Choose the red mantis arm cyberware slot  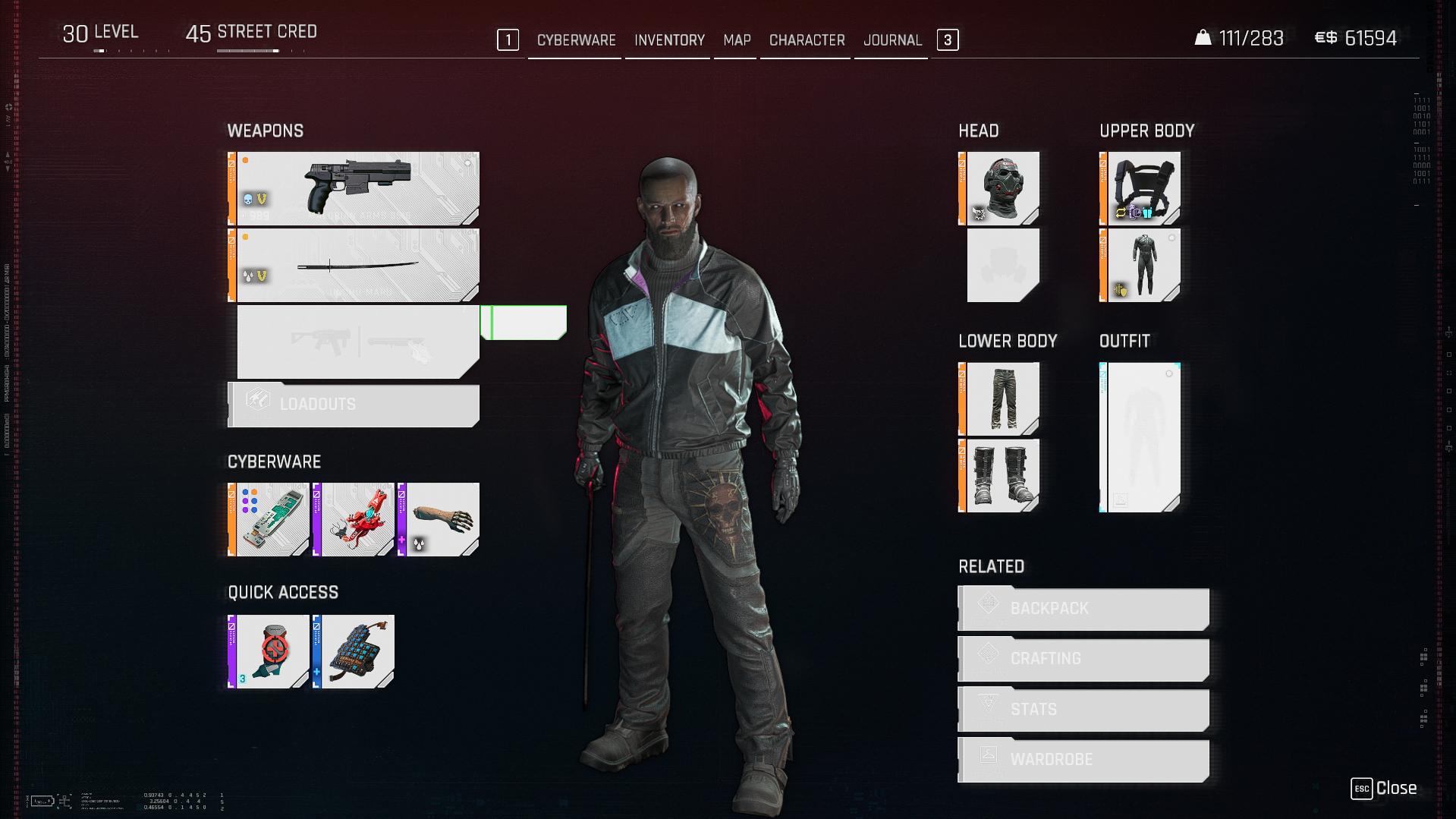(x=355, y=520)
